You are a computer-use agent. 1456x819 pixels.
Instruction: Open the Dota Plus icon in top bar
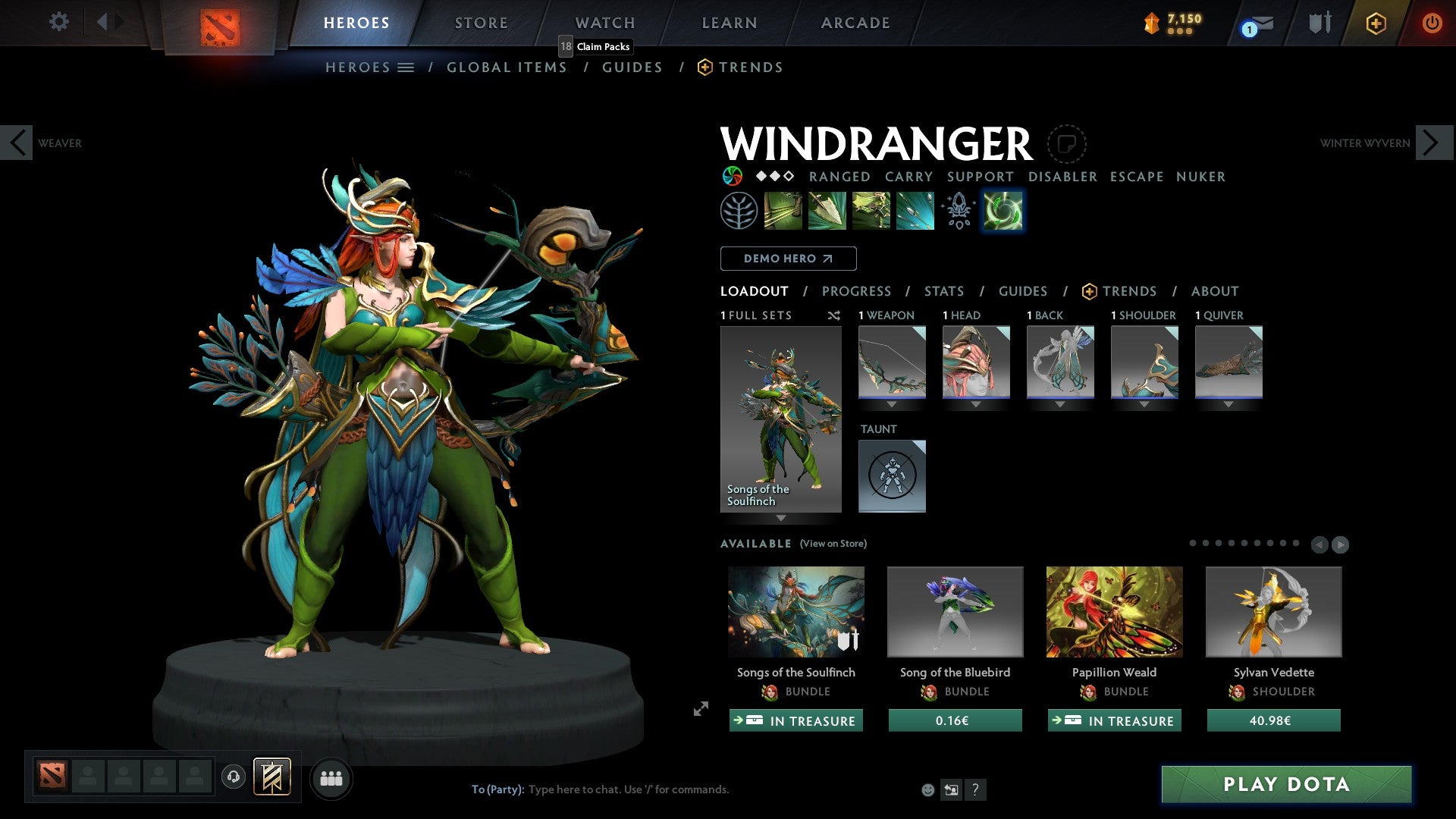(x=1376, y=23)
